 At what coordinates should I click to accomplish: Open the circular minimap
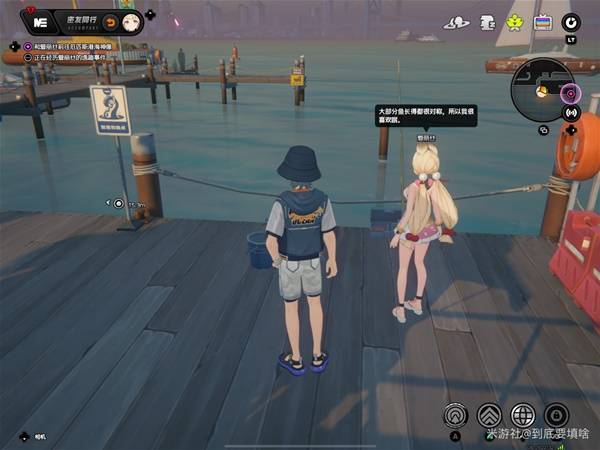(x=538, y=91)
